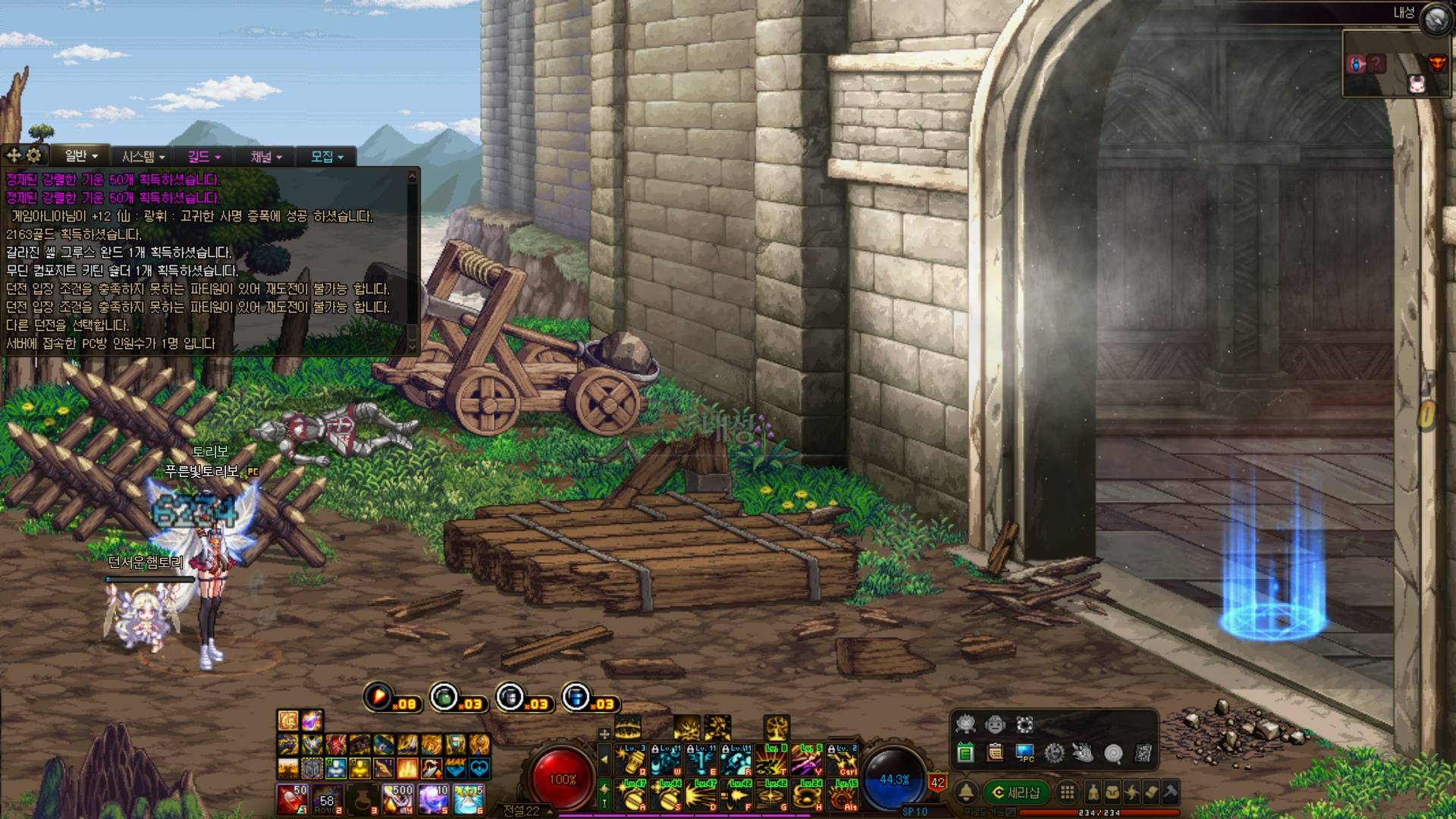Use the quick slot 4 item with 500 count

pos(397,799)
